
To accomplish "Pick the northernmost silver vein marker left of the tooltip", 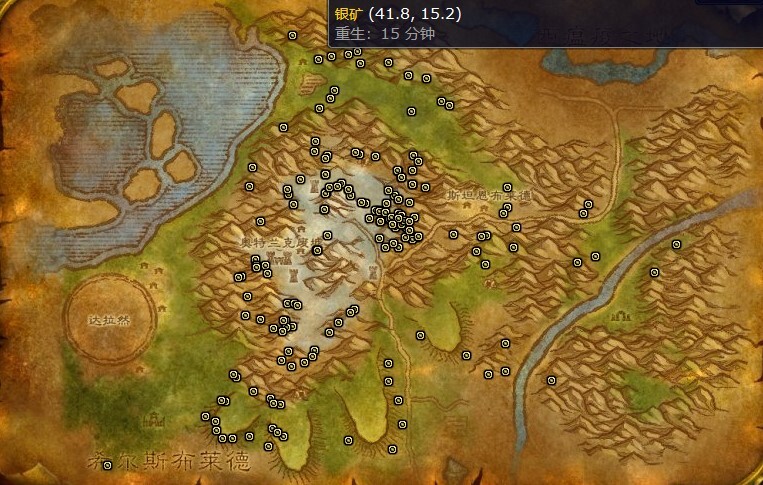I will 292,35.
